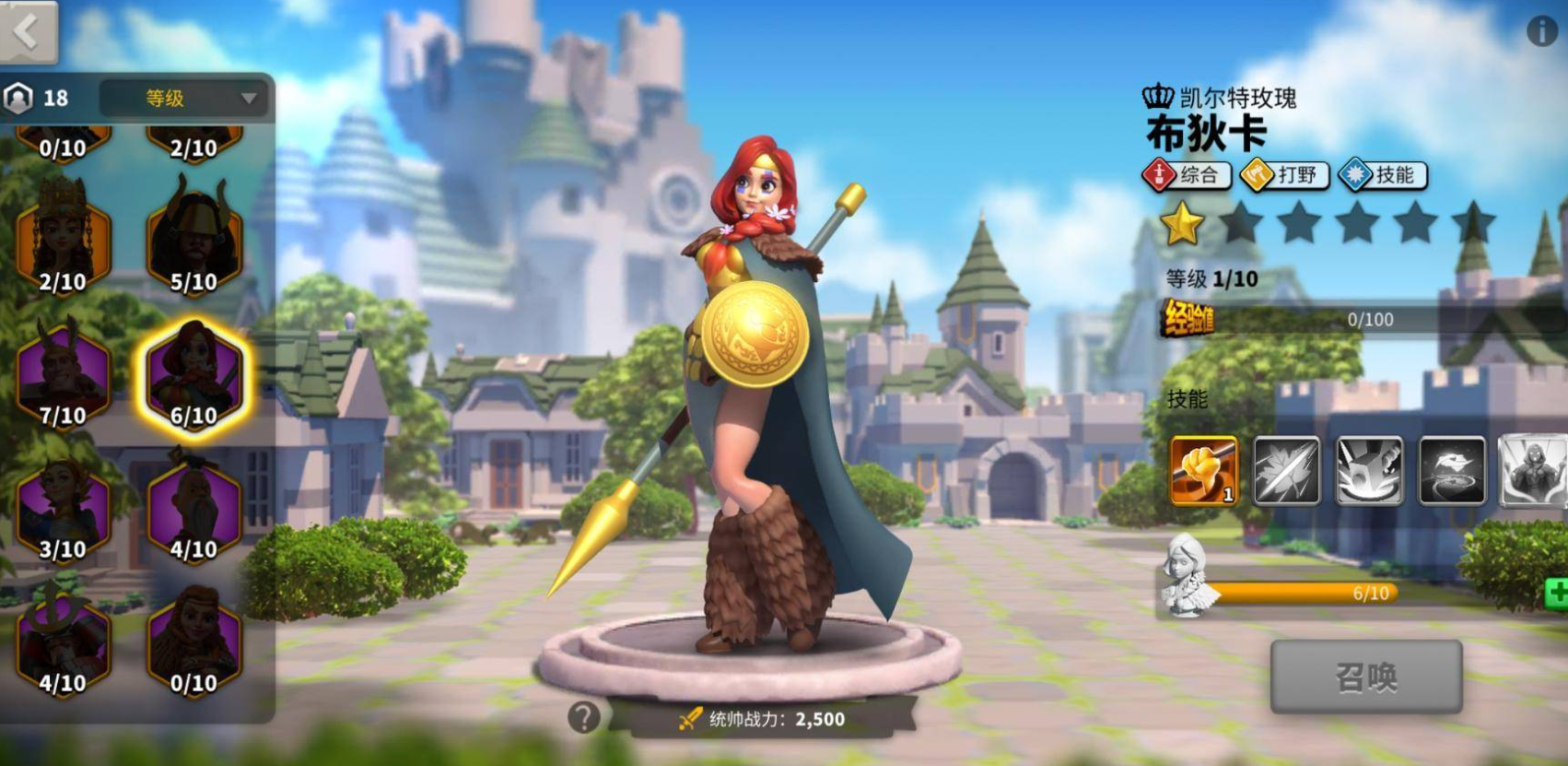Viewport: 1568px width, 766px height.
Task: Click the 召唤 summon button
Action: 1366,678
